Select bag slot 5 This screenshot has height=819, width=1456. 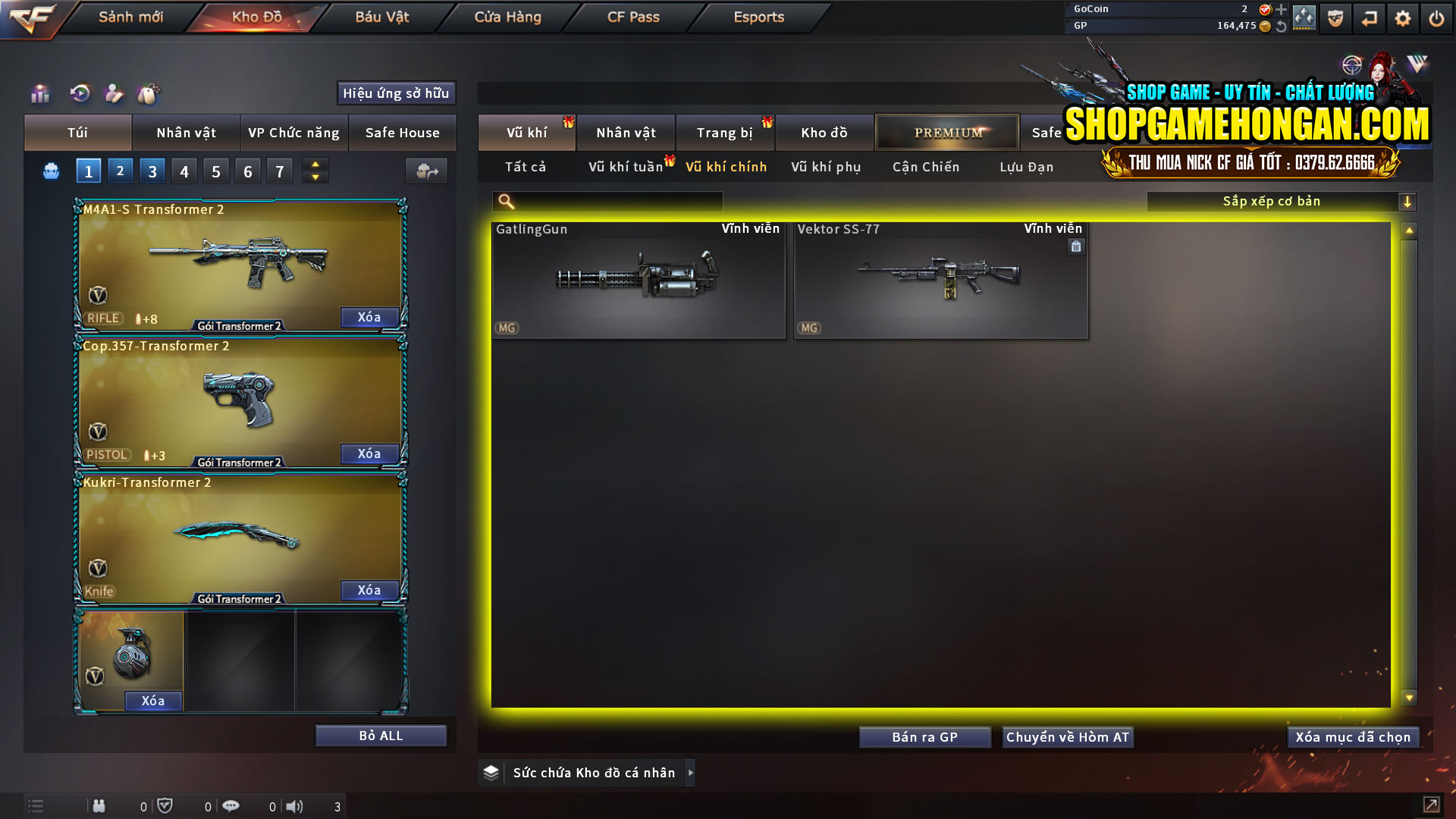215,170
